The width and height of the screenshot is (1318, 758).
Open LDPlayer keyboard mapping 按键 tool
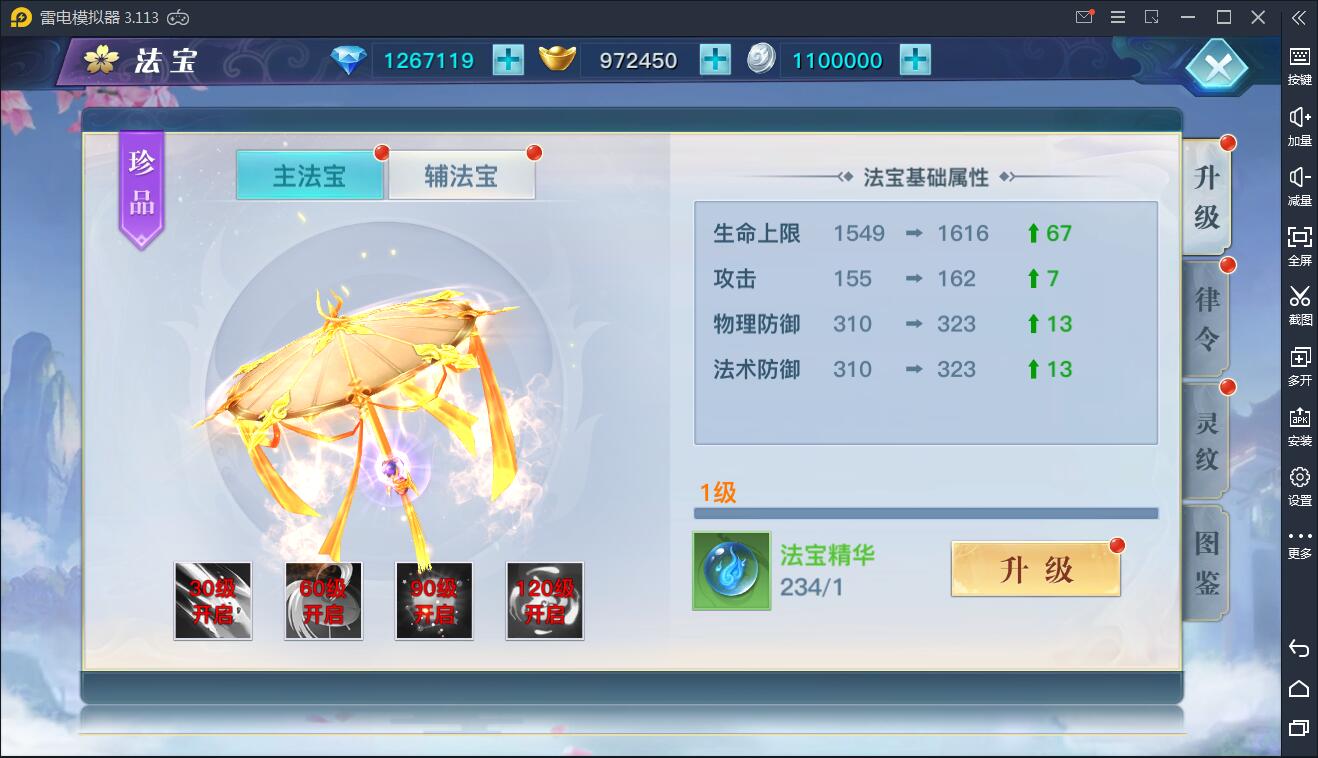[1299, 66]
